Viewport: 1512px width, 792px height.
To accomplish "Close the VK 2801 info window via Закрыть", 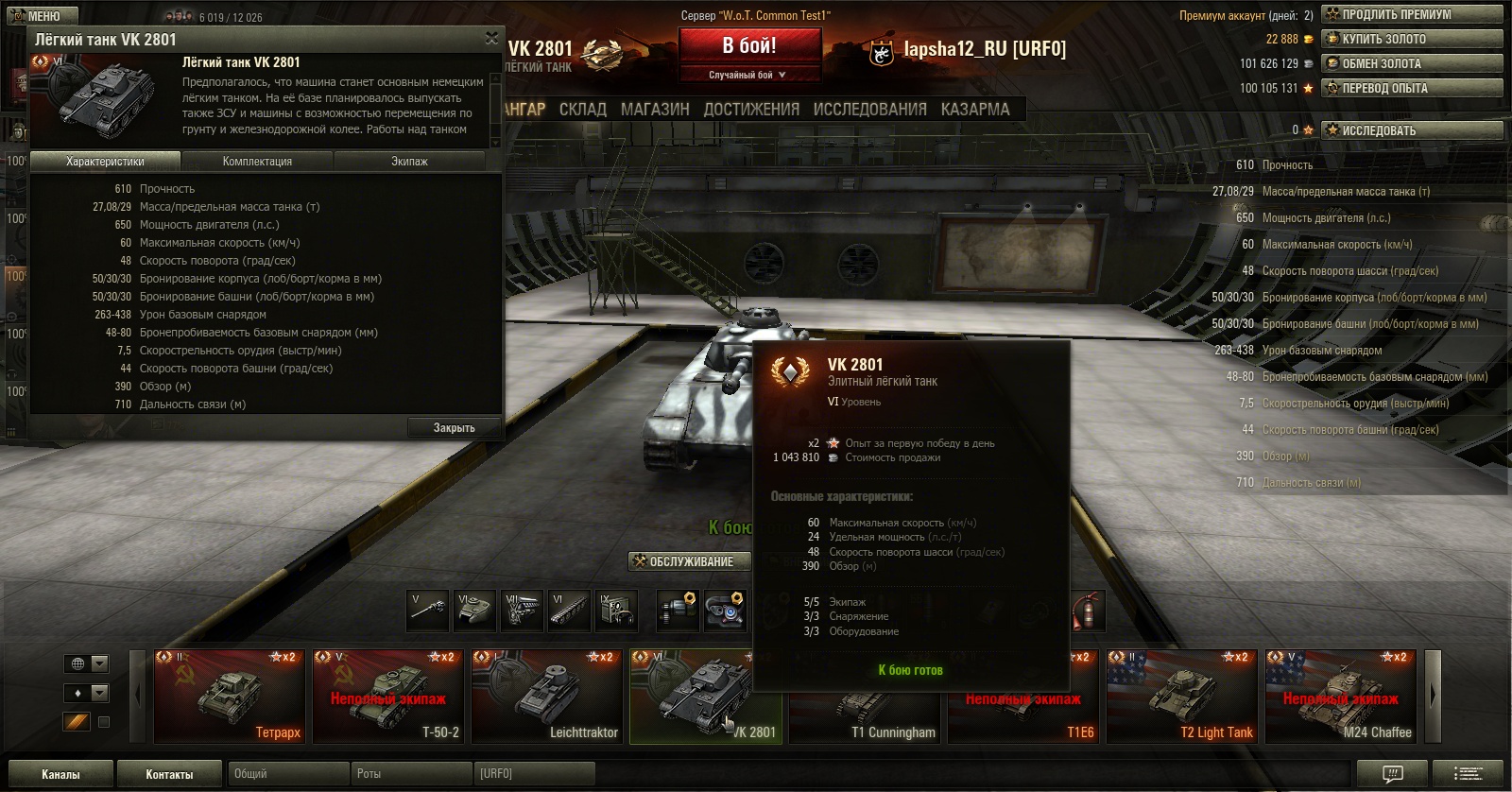I will 454,428.
